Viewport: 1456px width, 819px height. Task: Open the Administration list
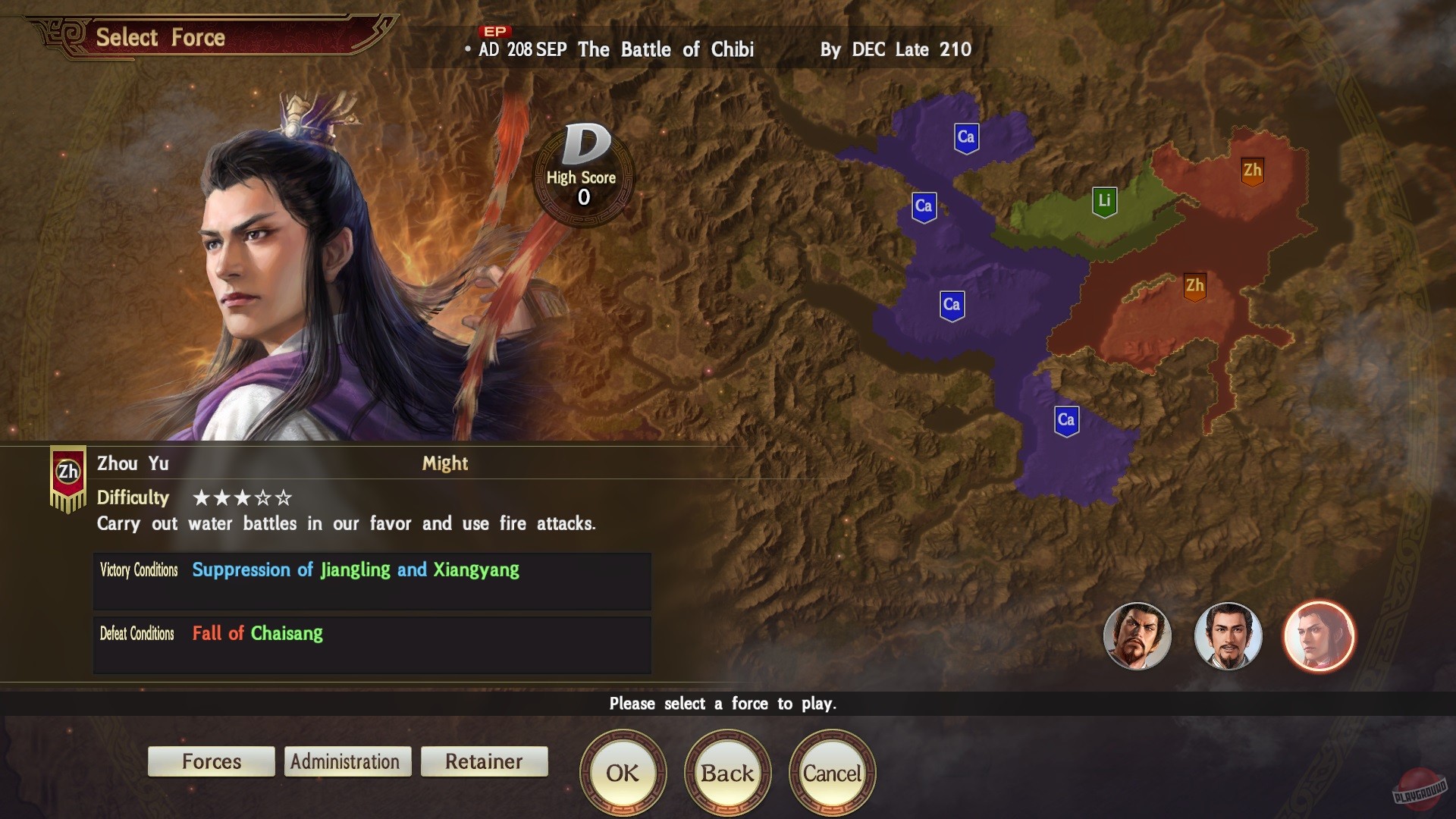pos(347,761)
